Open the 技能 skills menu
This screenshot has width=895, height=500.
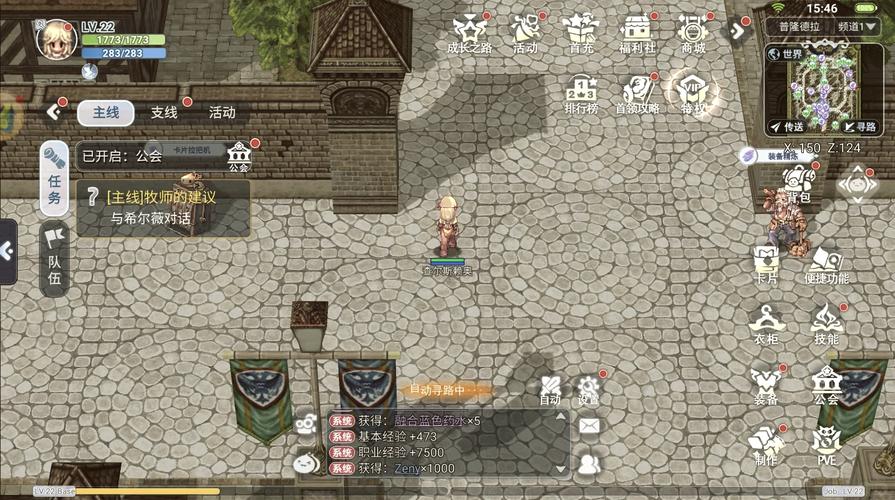tap(826, 325)
